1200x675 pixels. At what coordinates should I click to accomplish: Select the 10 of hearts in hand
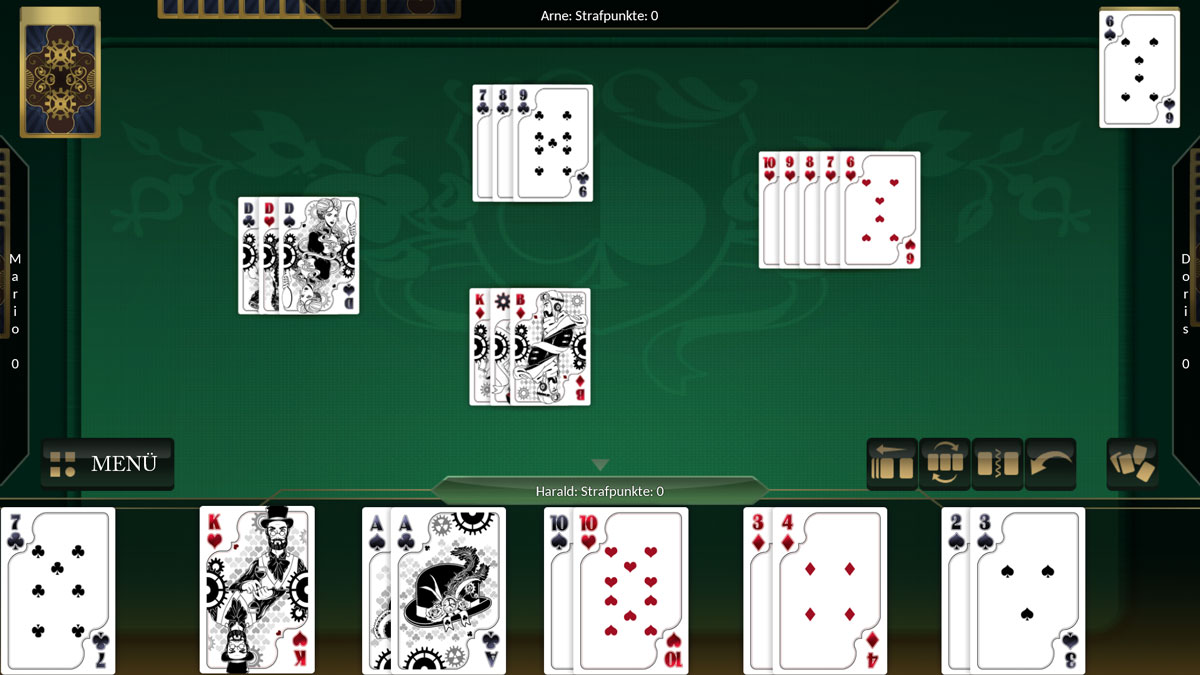click(x=632, y=589)
